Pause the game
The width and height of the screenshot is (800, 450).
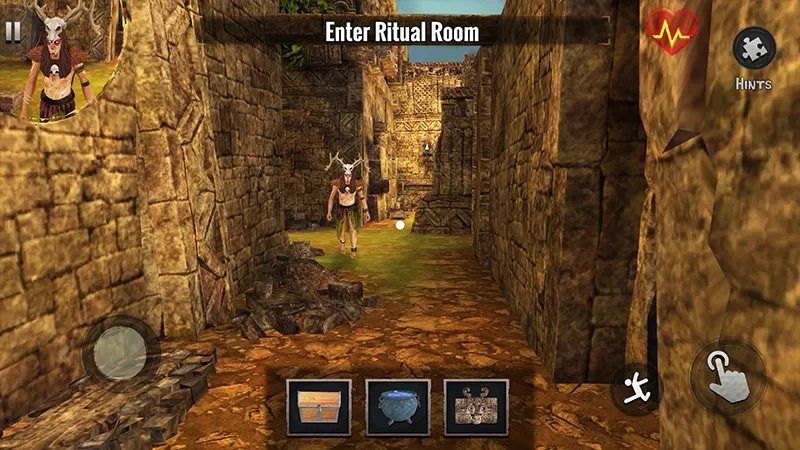pyautogui.click(x=12, y=30)
